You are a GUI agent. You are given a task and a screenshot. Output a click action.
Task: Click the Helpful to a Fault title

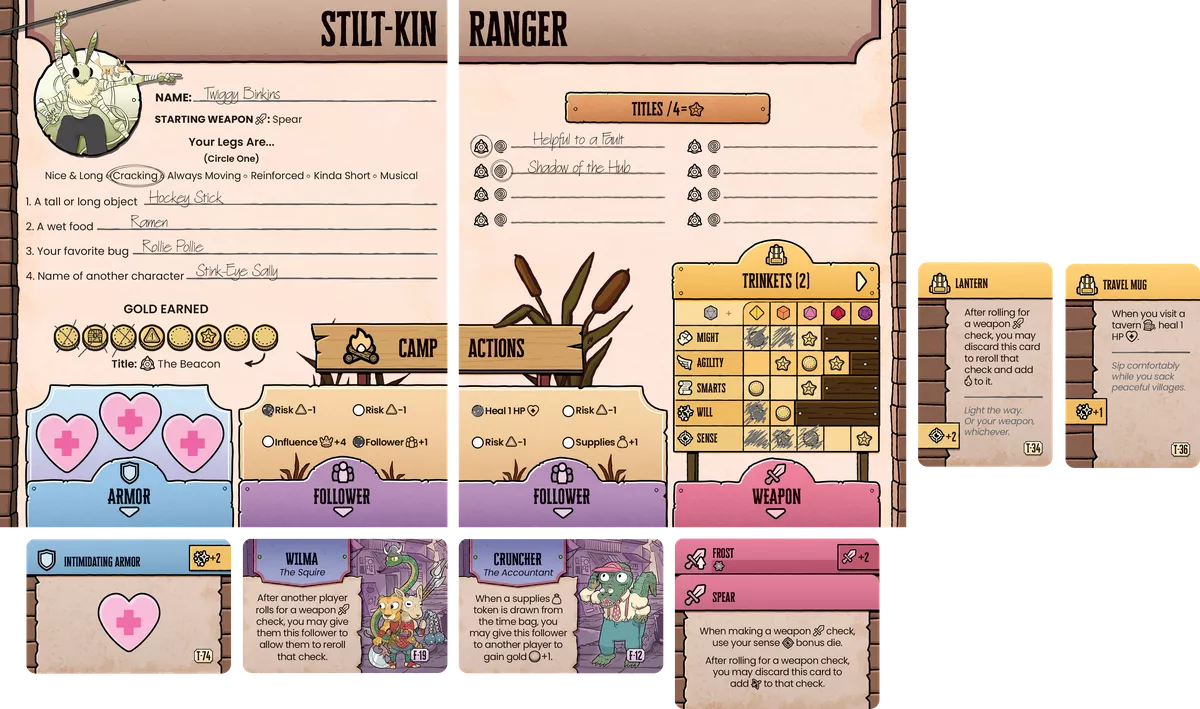pos(578,141)
